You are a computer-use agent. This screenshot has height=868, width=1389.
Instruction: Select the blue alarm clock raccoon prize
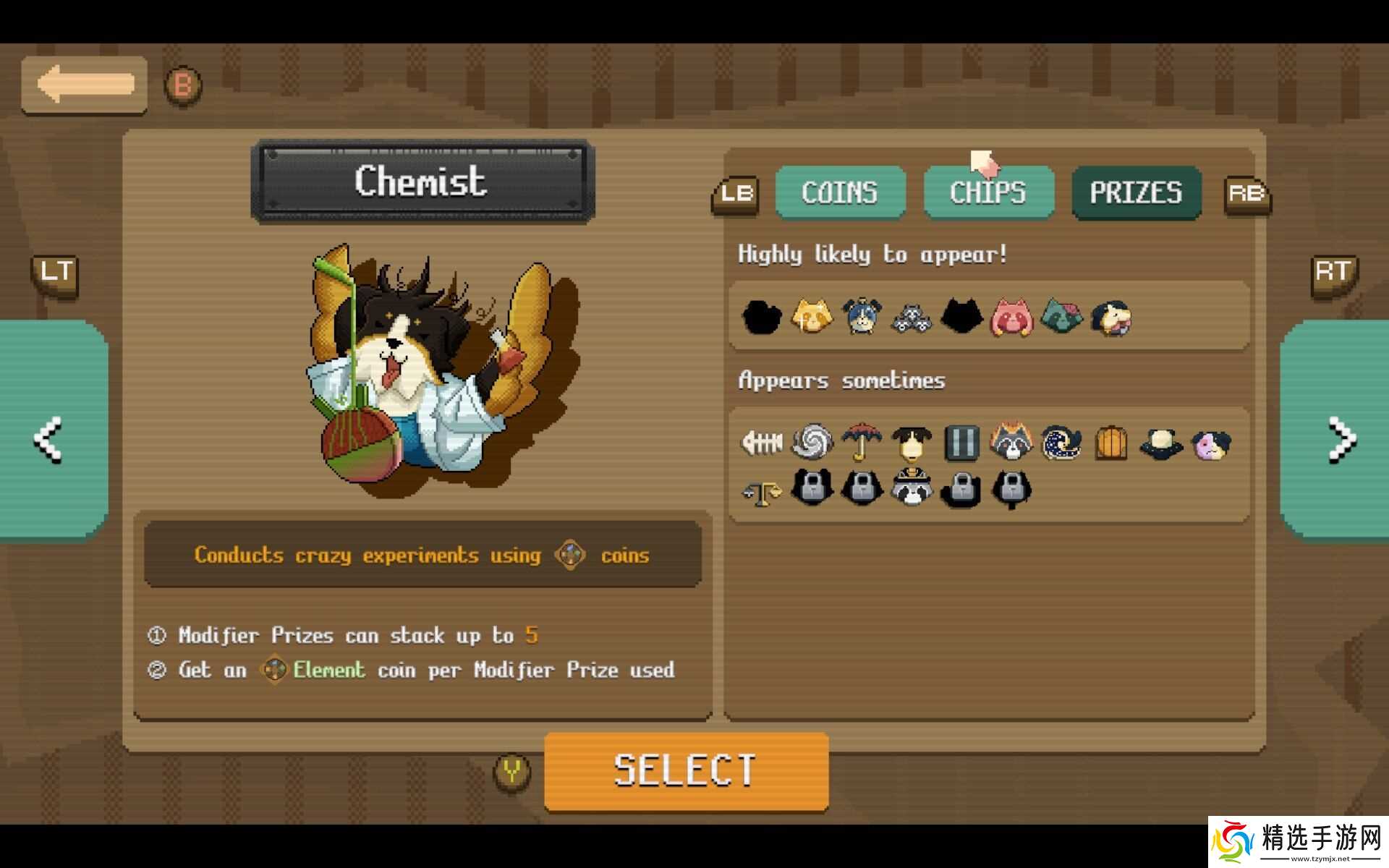tap(862, 317)
